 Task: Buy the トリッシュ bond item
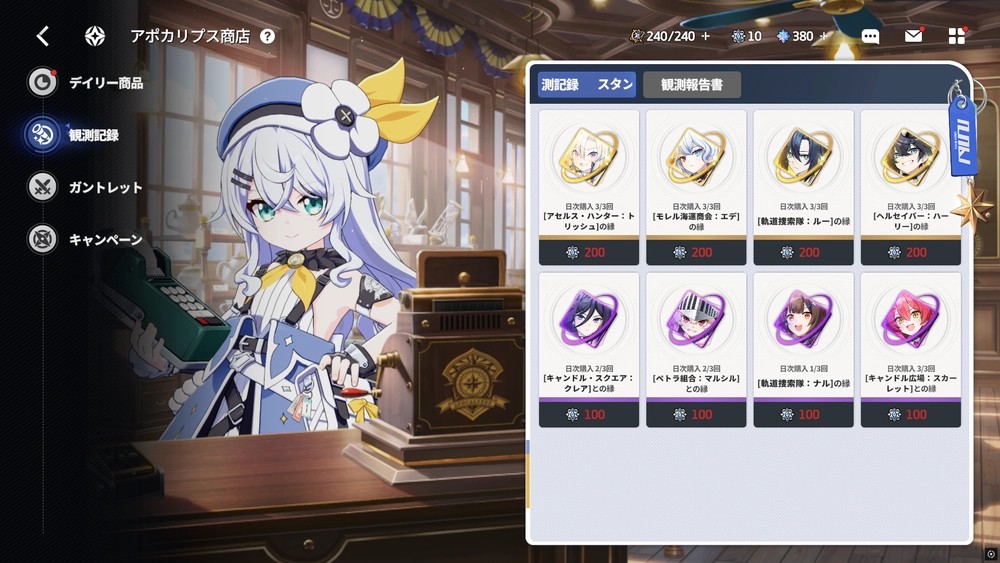click(589, 187)
